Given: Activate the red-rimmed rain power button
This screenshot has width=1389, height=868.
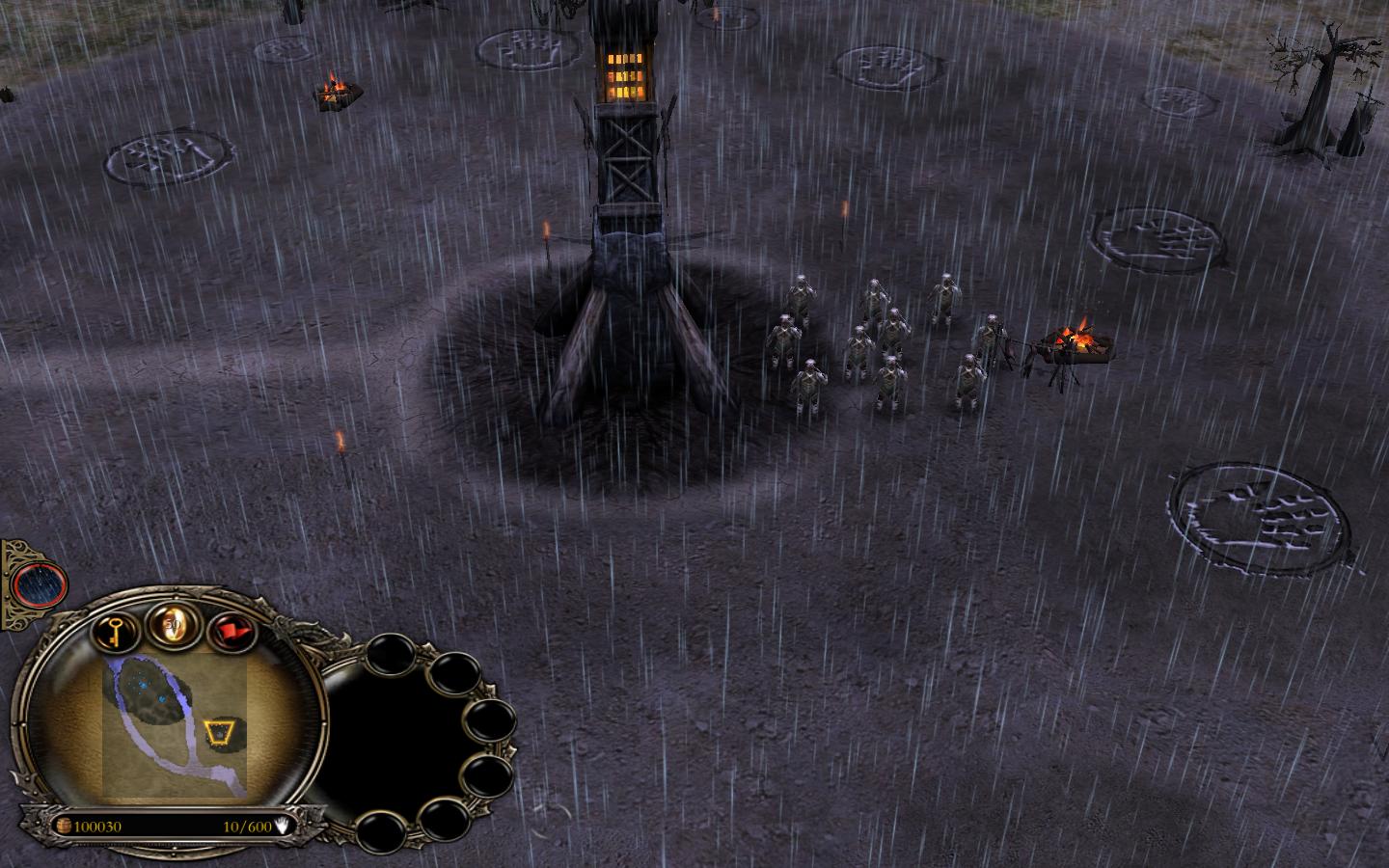Looking at the screenshot, I should (x=41, y=583).
